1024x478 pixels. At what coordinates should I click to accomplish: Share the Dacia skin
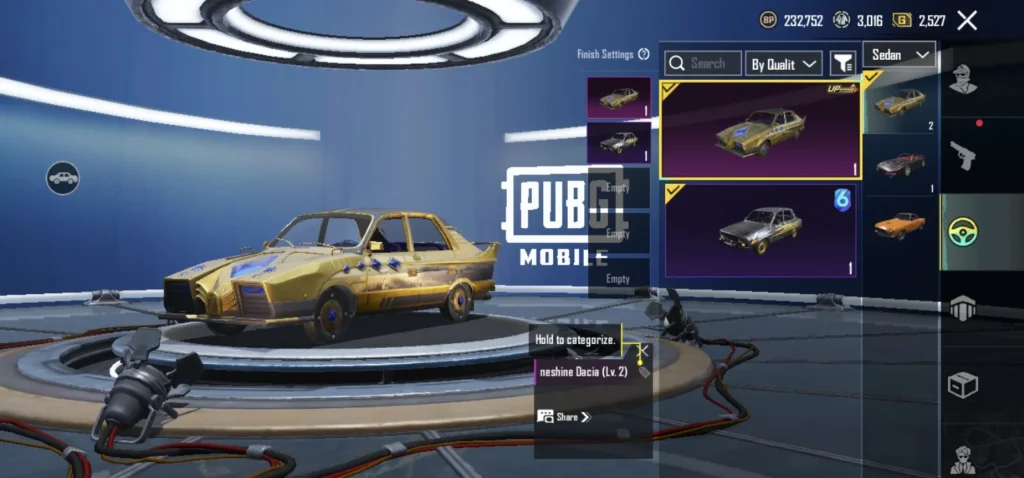[x=564, y=416]
